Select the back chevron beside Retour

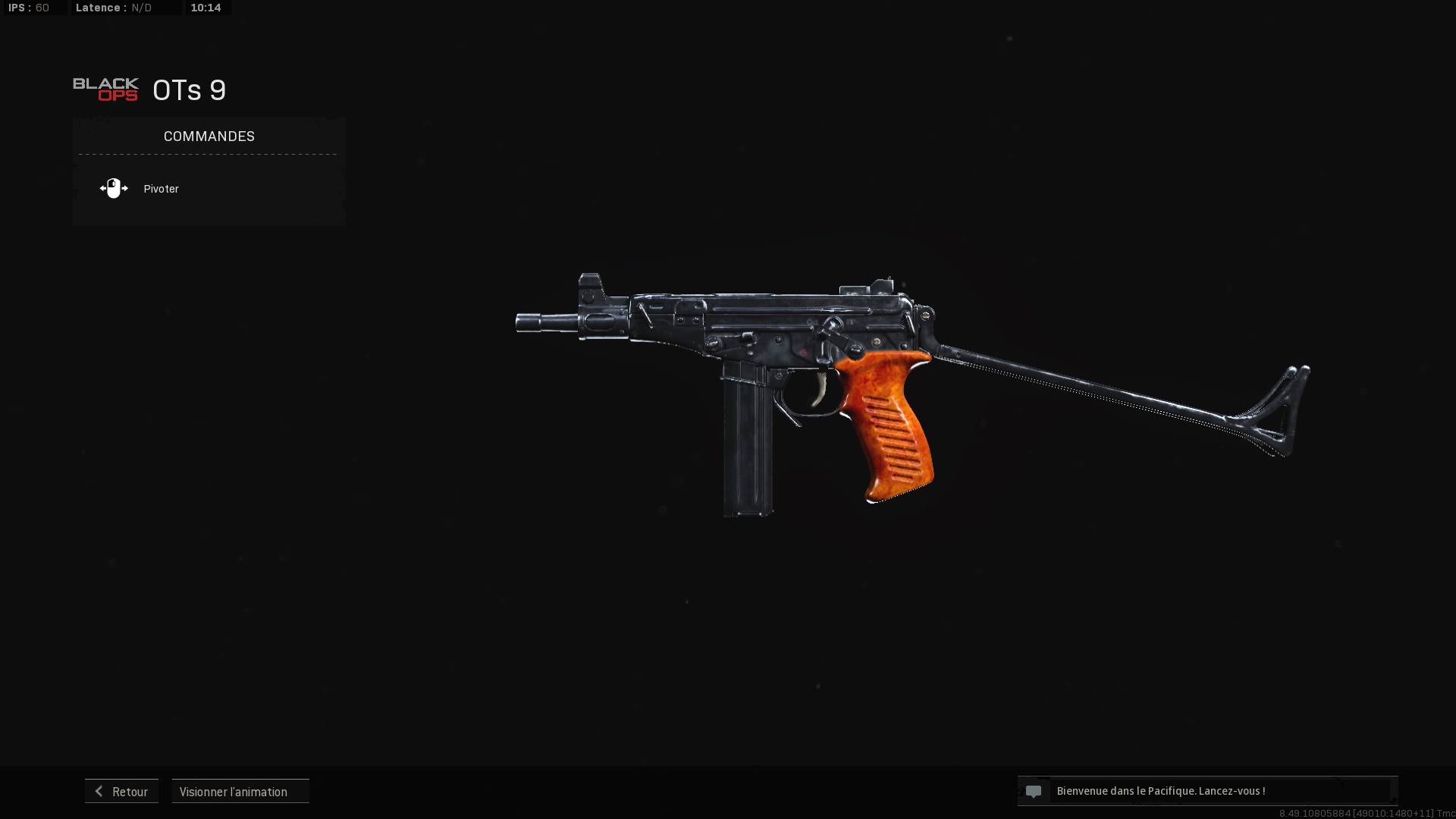pyautogui.click(x=99, y=791)
